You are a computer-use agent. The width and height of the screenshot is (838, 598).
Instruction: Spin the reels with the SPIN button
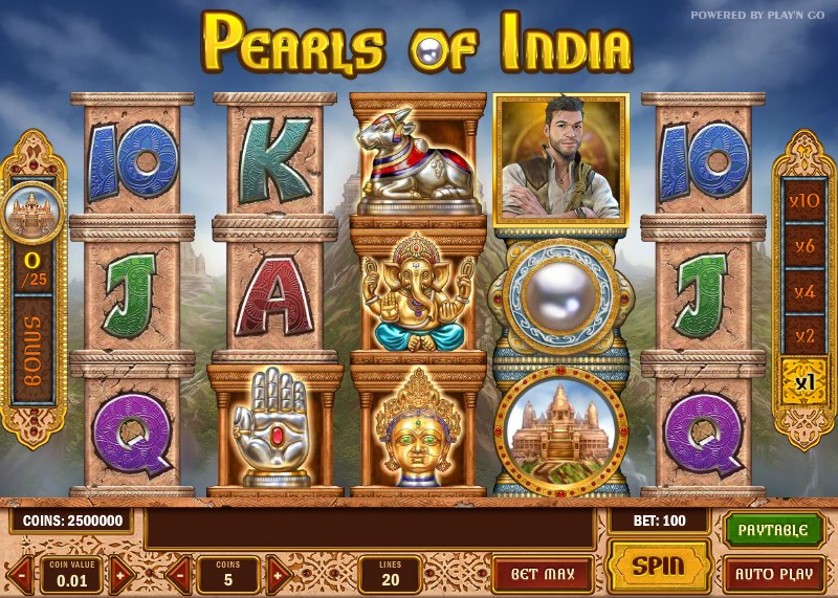coord(659,566)
